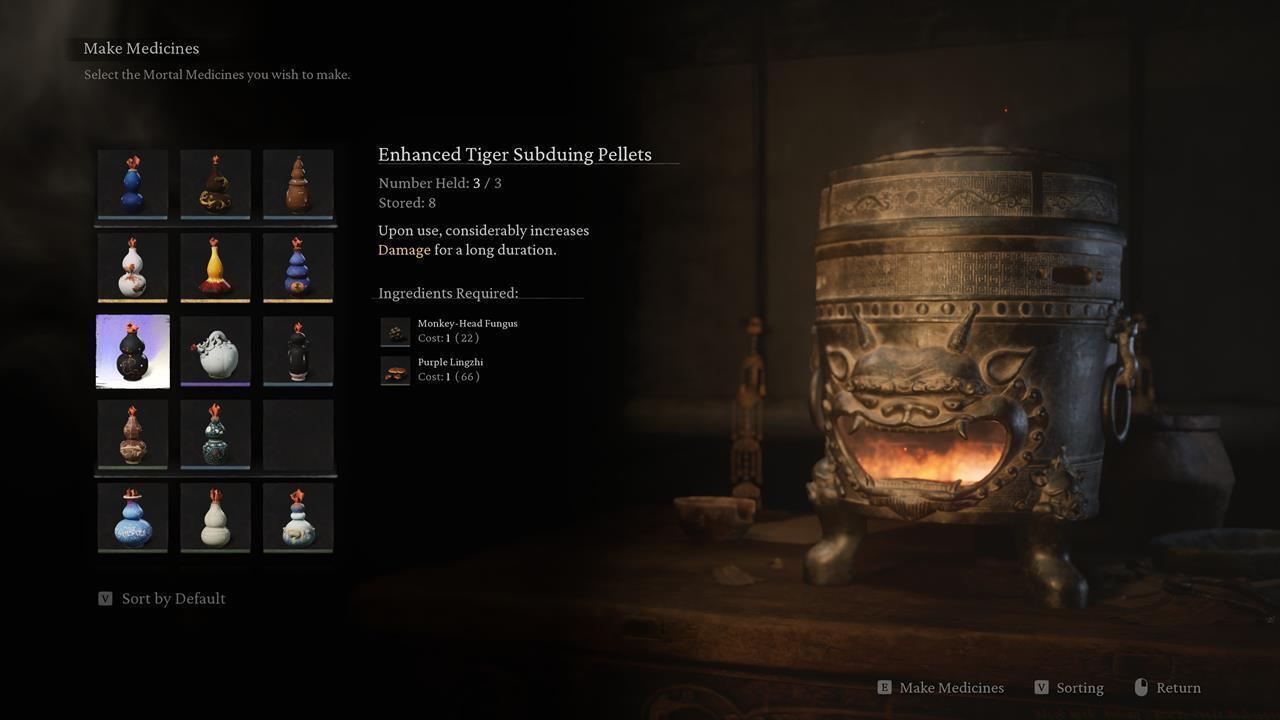Select the yellow flame-shaped medicine vial

[216, 267]
